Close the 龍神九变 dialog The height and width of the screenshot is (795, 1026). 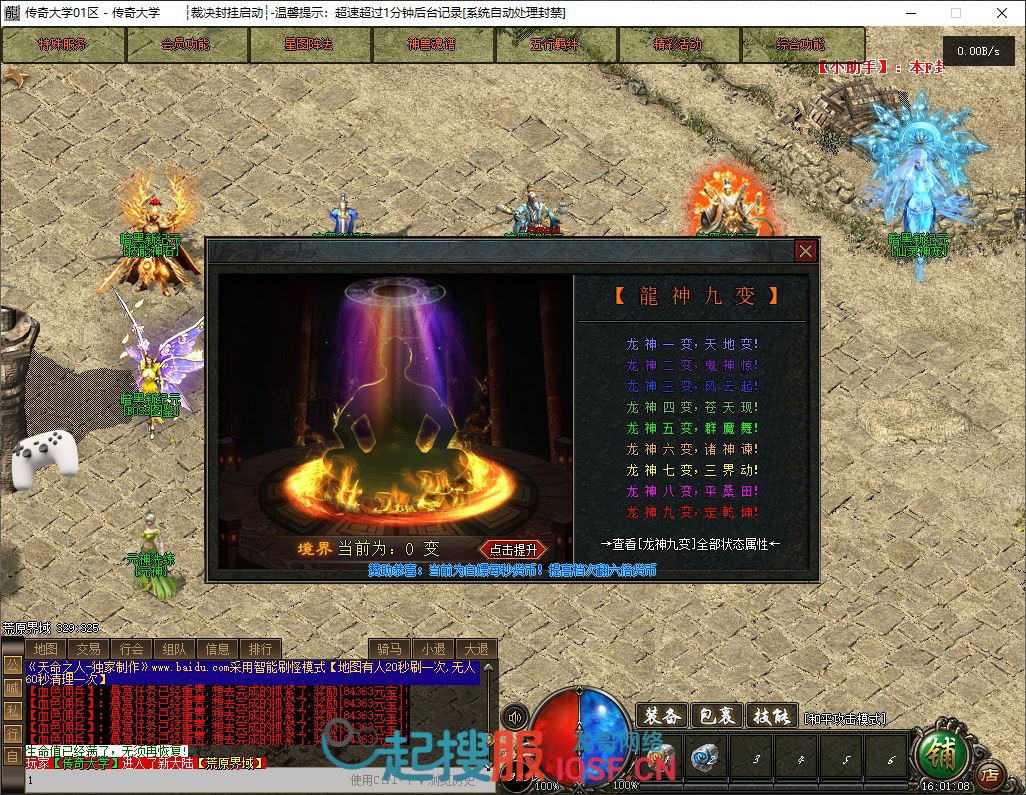pos(805,251)
